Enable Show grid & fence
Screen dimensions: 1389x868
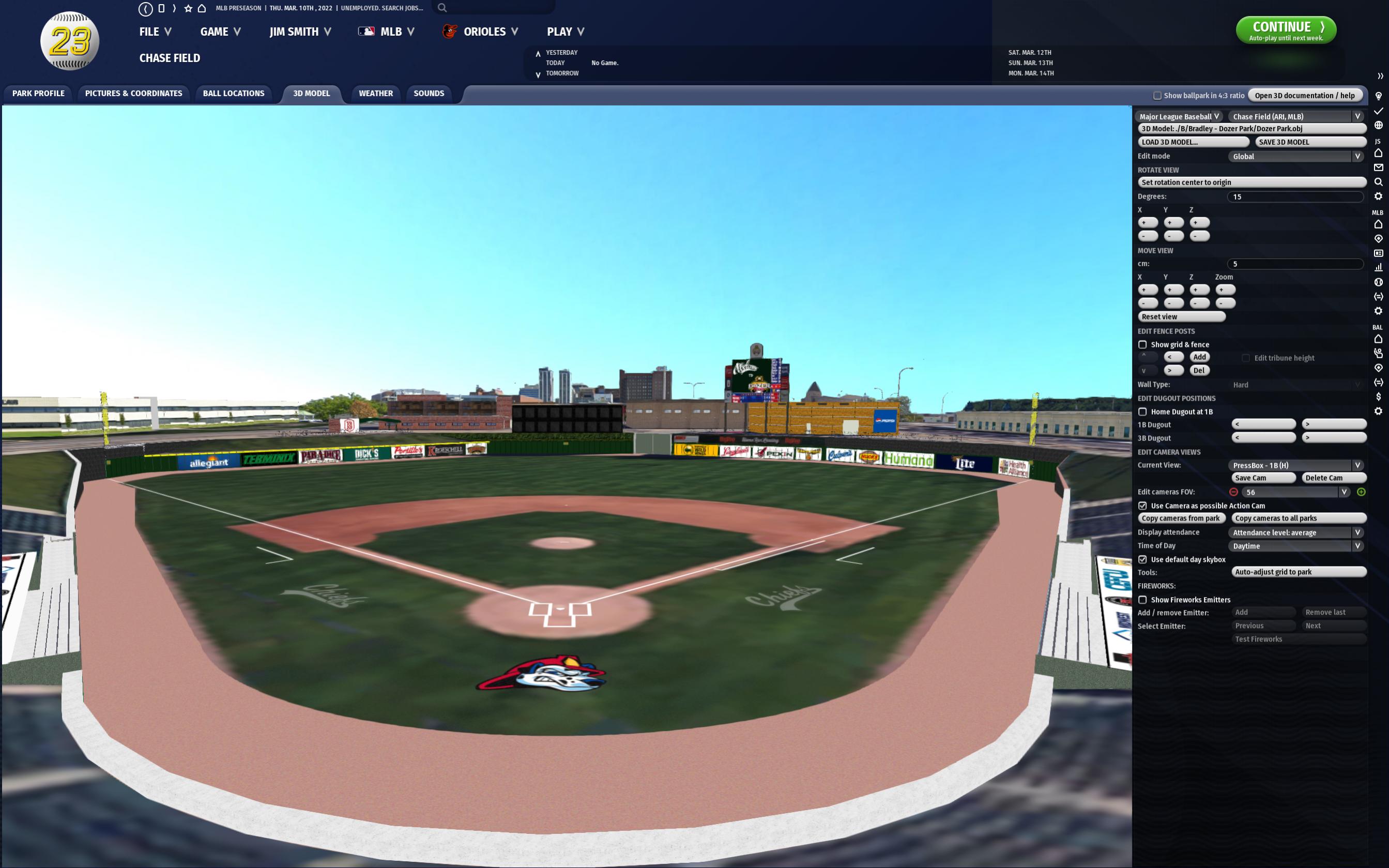coord(1143,345)
